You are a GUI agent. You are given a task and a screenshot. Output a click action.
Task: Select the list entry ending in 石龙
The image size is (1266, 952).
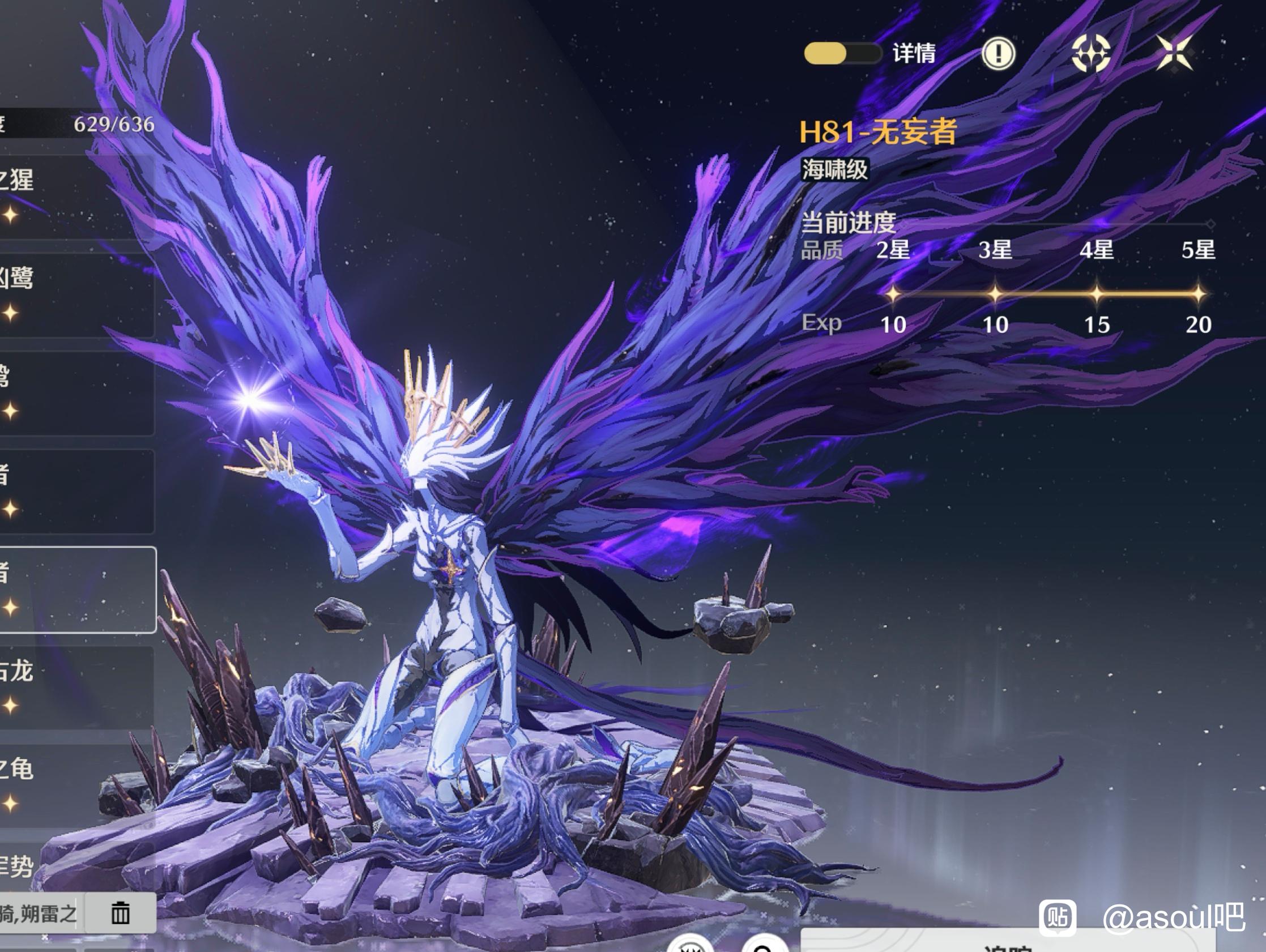click(x=74, y=688)
